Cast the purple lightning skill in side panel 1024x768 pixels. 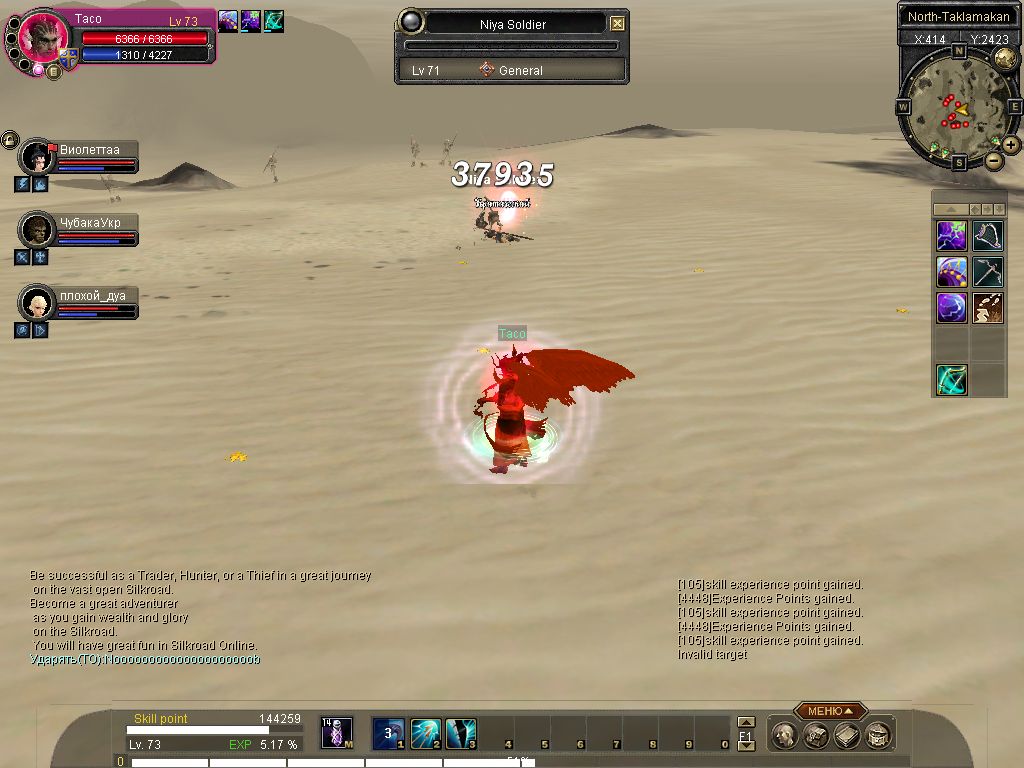(x=951, y=236)
